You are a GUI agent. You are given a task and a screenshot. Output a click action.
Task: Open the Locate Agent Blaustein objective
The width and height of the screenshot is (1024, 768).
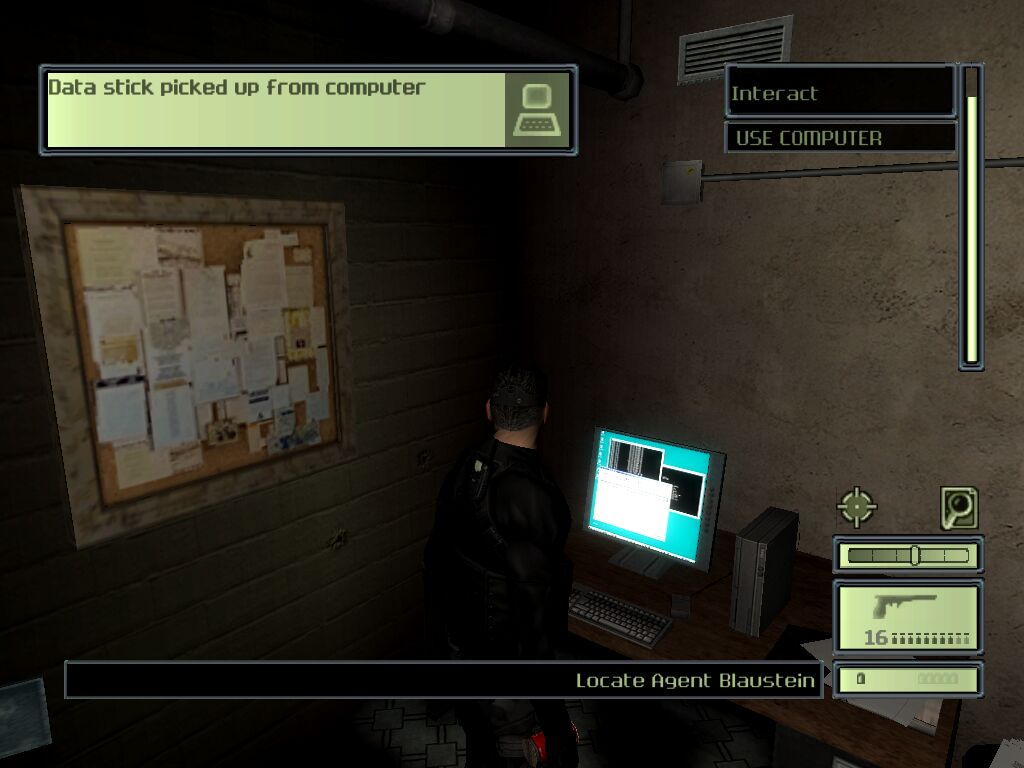(x=444, y=680)
